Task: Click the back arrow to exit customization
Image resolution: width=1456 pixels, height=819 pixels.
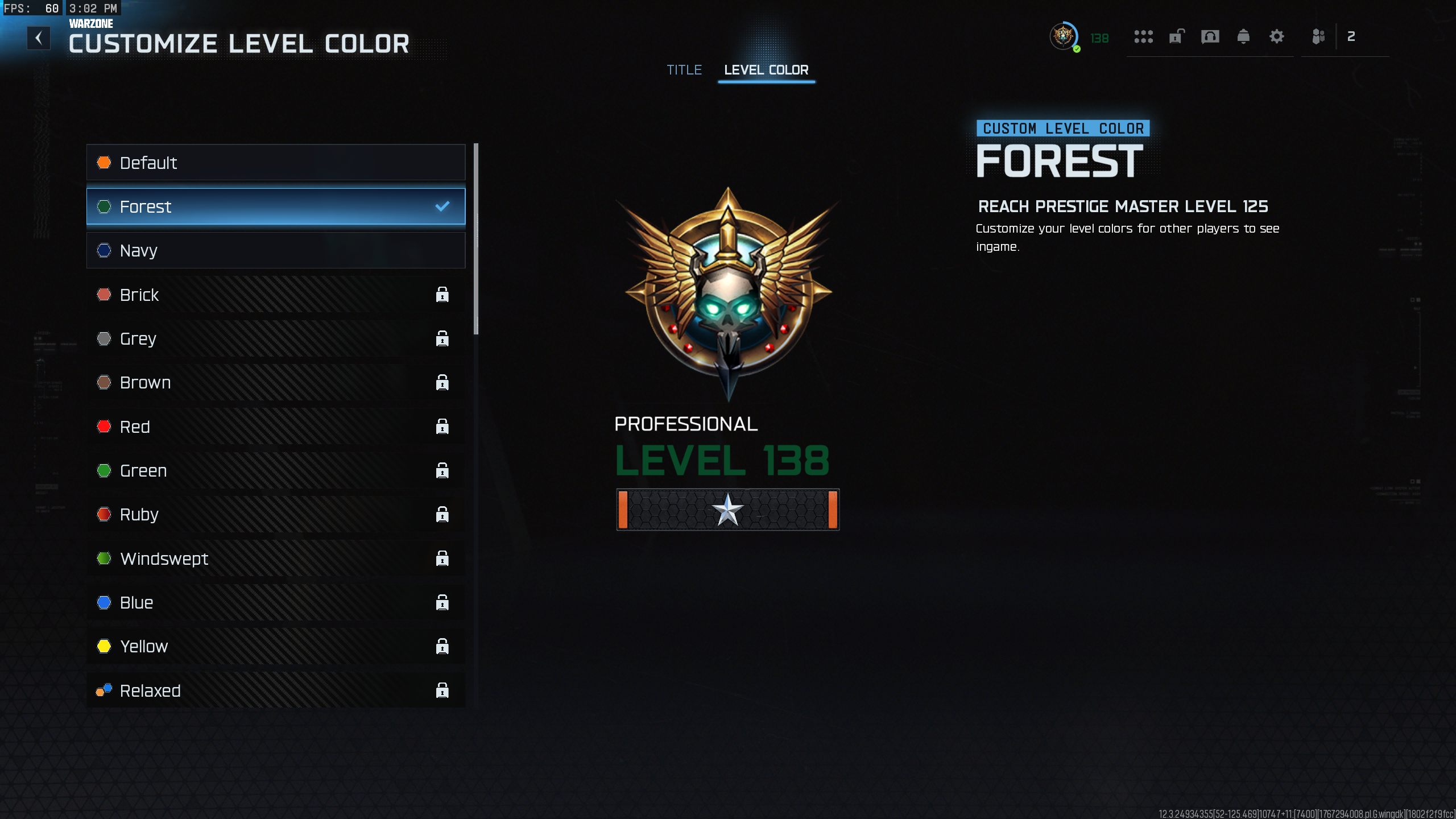Action: tap(38, 38)
